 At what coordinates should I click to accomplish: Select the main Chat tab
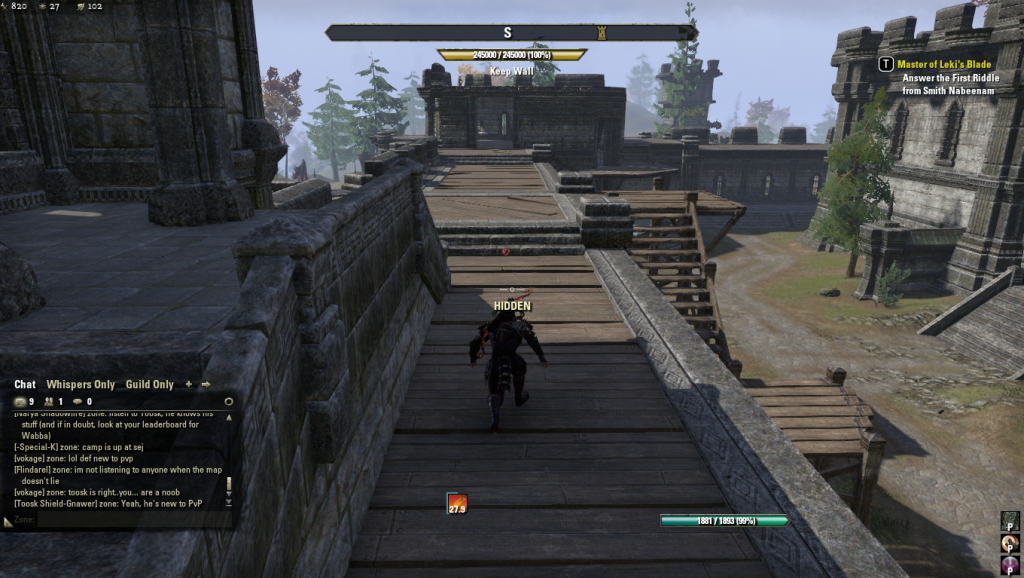coord(25,384)
